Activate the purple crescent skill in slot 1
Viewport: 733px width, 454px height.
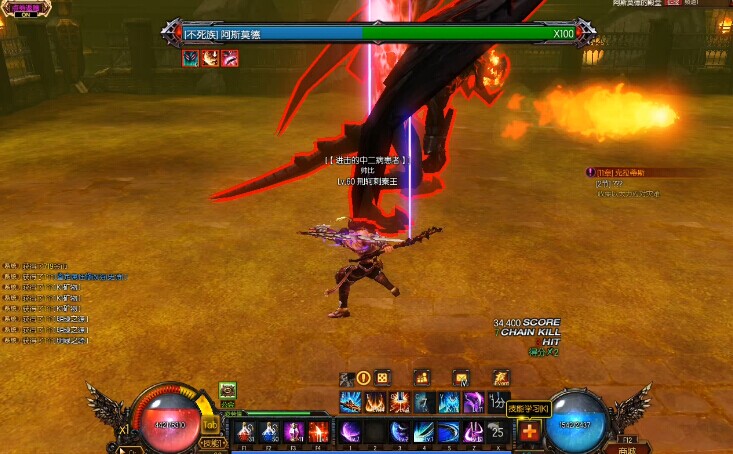click(x=350, y=432)
